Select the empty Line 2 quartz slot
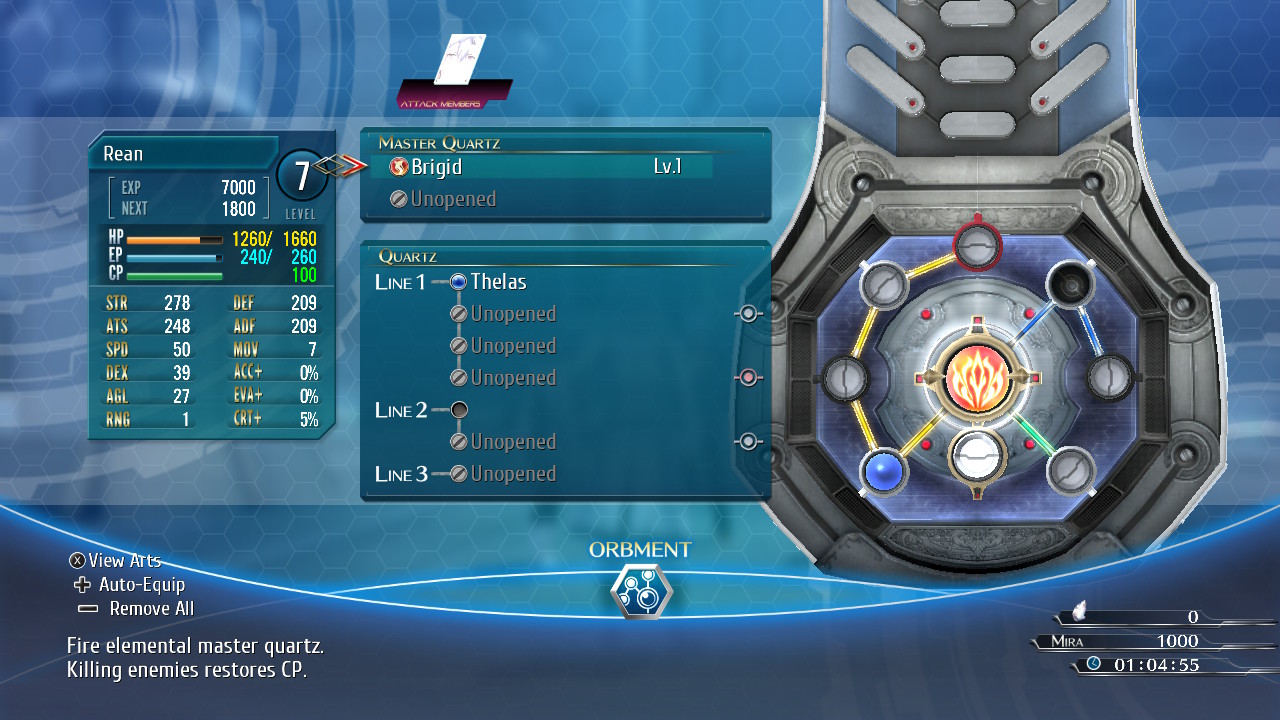1280x720 pixels. [x=460, y=410]
